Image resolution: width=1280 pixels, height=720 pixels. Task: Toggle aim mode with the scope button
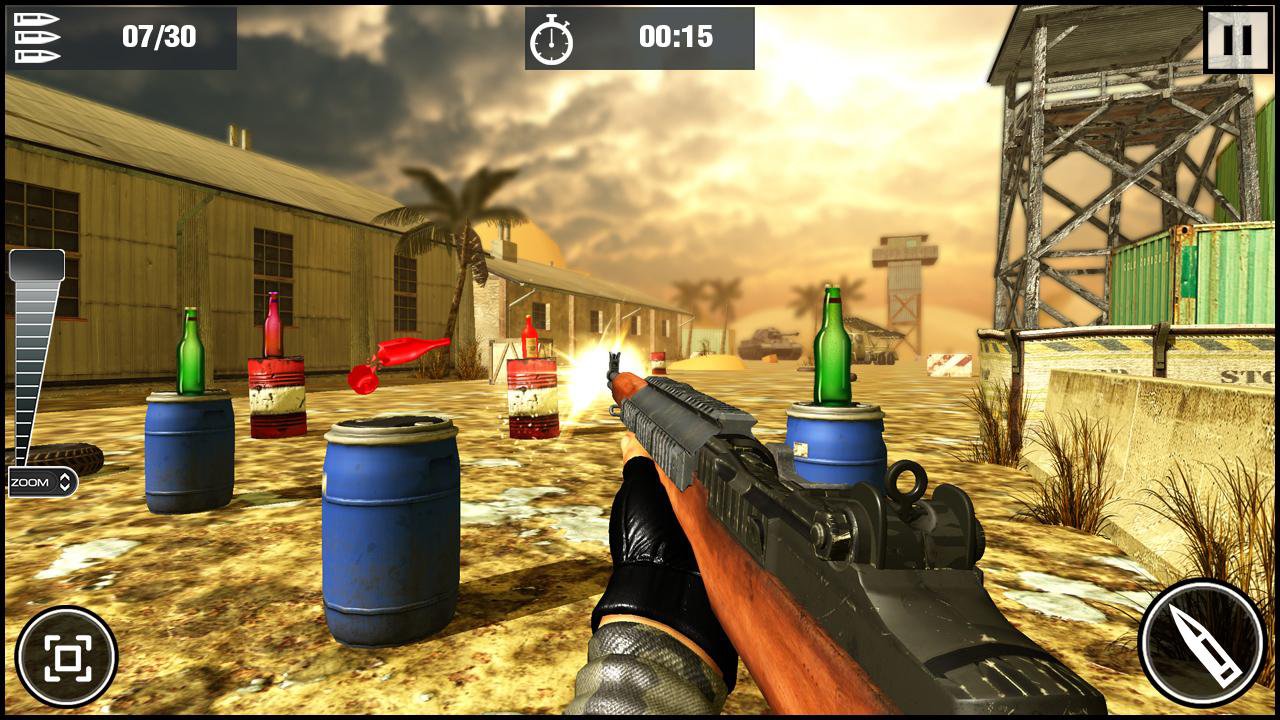66,656
